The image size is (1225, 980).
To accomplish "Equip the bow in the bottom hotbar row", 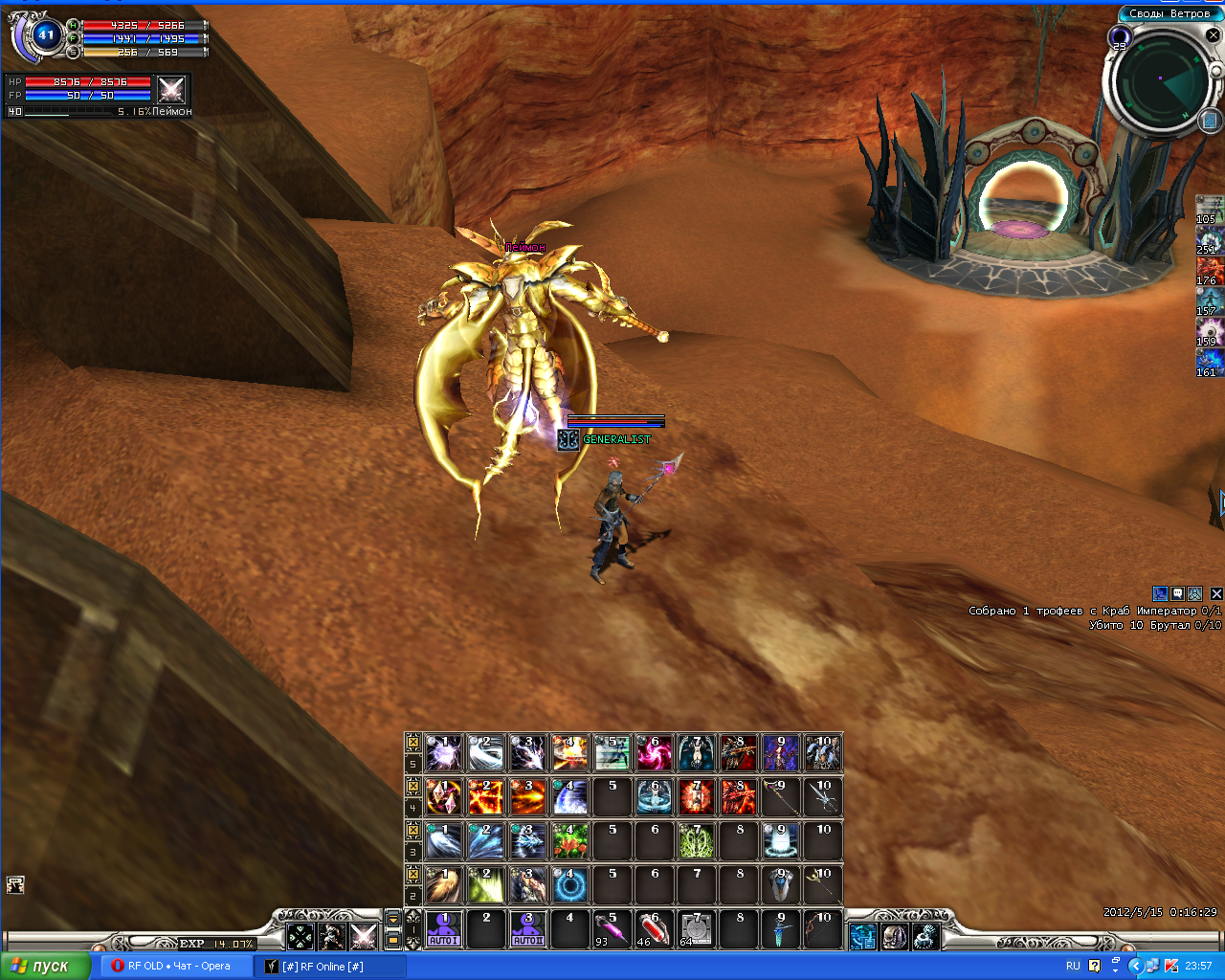I will tap(822, 928).
